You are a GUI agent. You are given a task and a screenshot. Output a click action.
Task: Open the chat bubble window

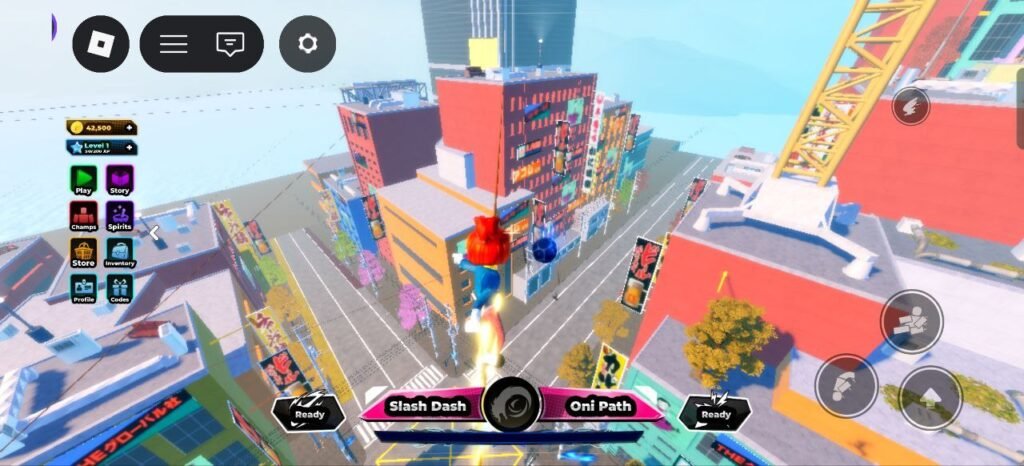coord(230,44)
